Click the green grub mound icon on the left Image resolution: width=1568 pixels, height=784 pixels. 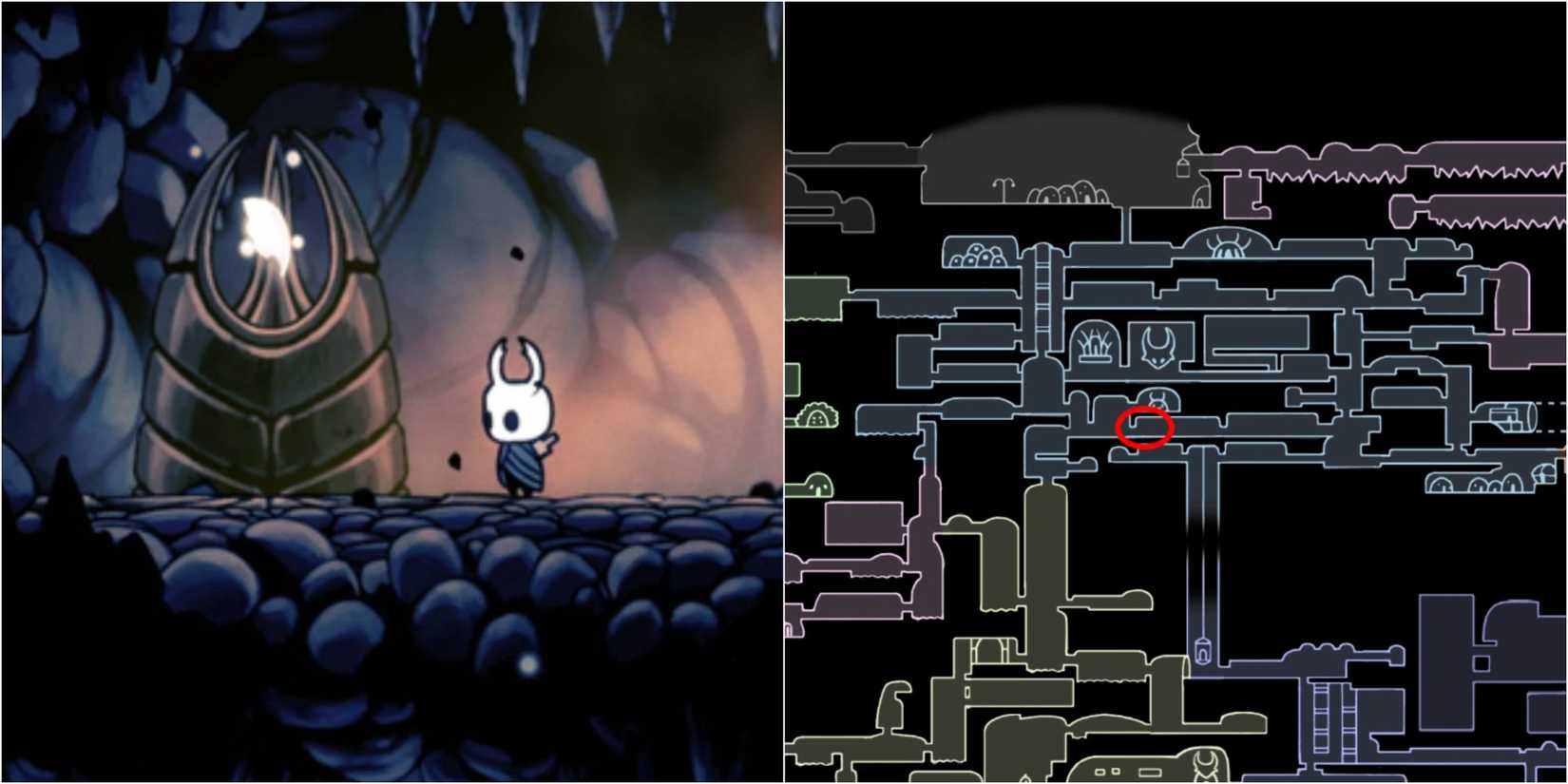click(x=817, y=416)
